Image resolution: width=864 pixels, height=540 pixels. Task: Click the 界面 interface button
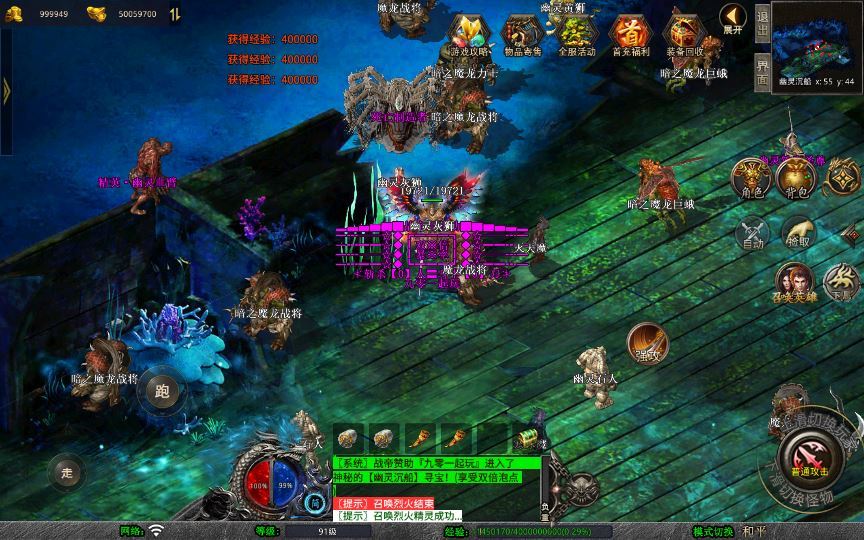(x=762, y=73)
